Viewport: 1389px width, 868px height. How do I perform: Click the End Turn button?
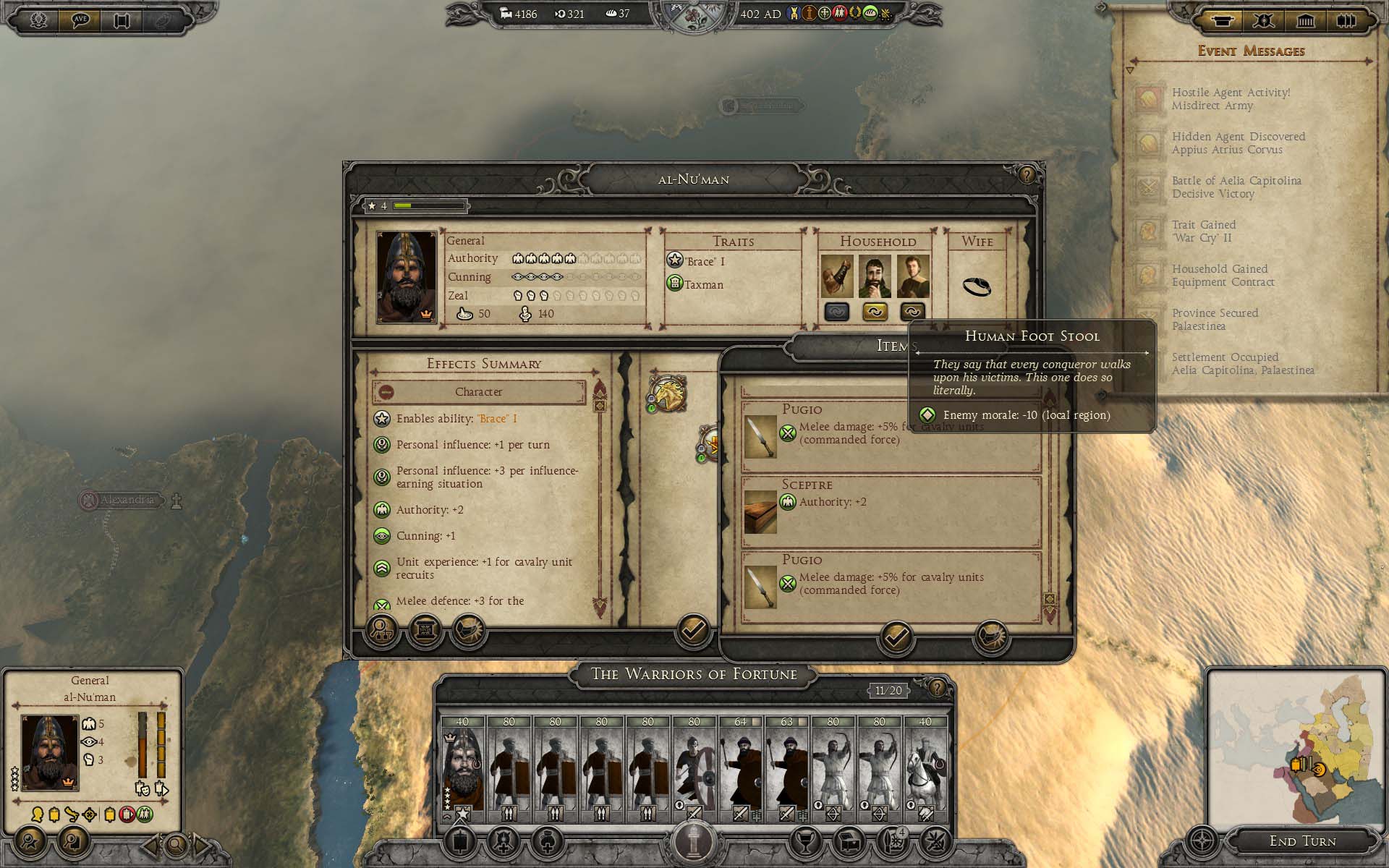[x=1302, y=841]
